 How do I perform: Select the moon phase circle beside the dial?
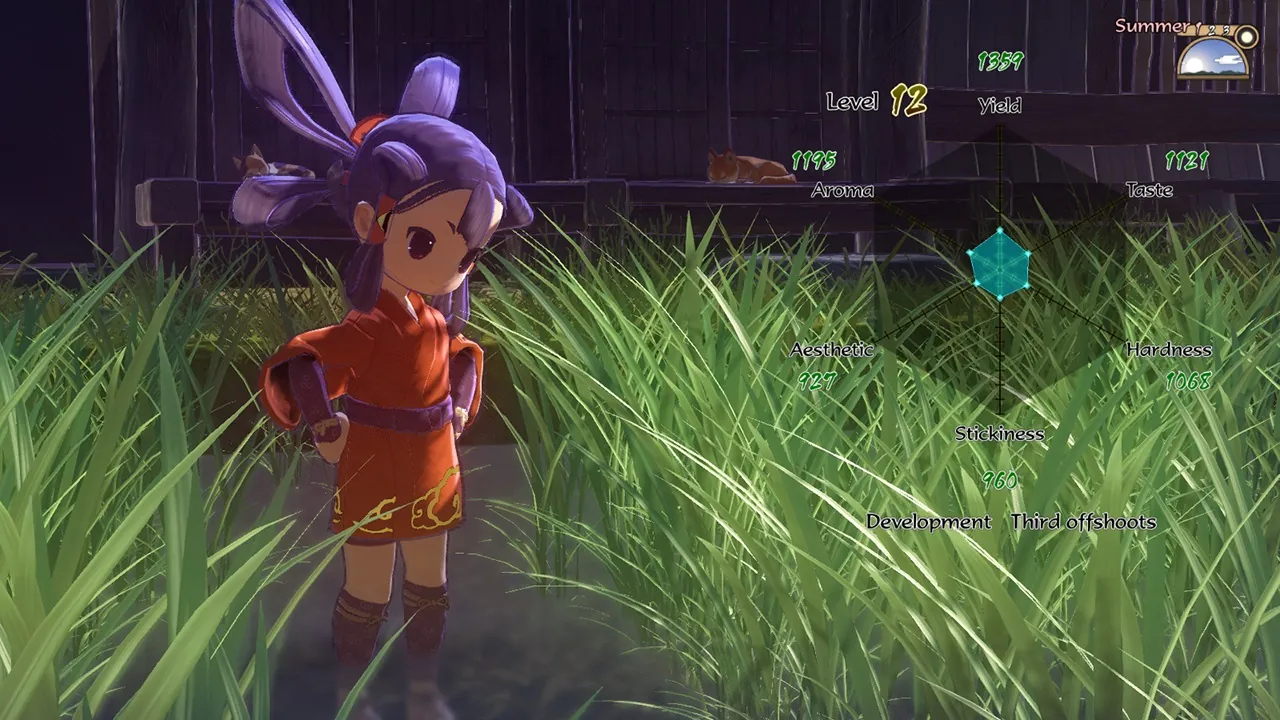tap(1245, 36)
